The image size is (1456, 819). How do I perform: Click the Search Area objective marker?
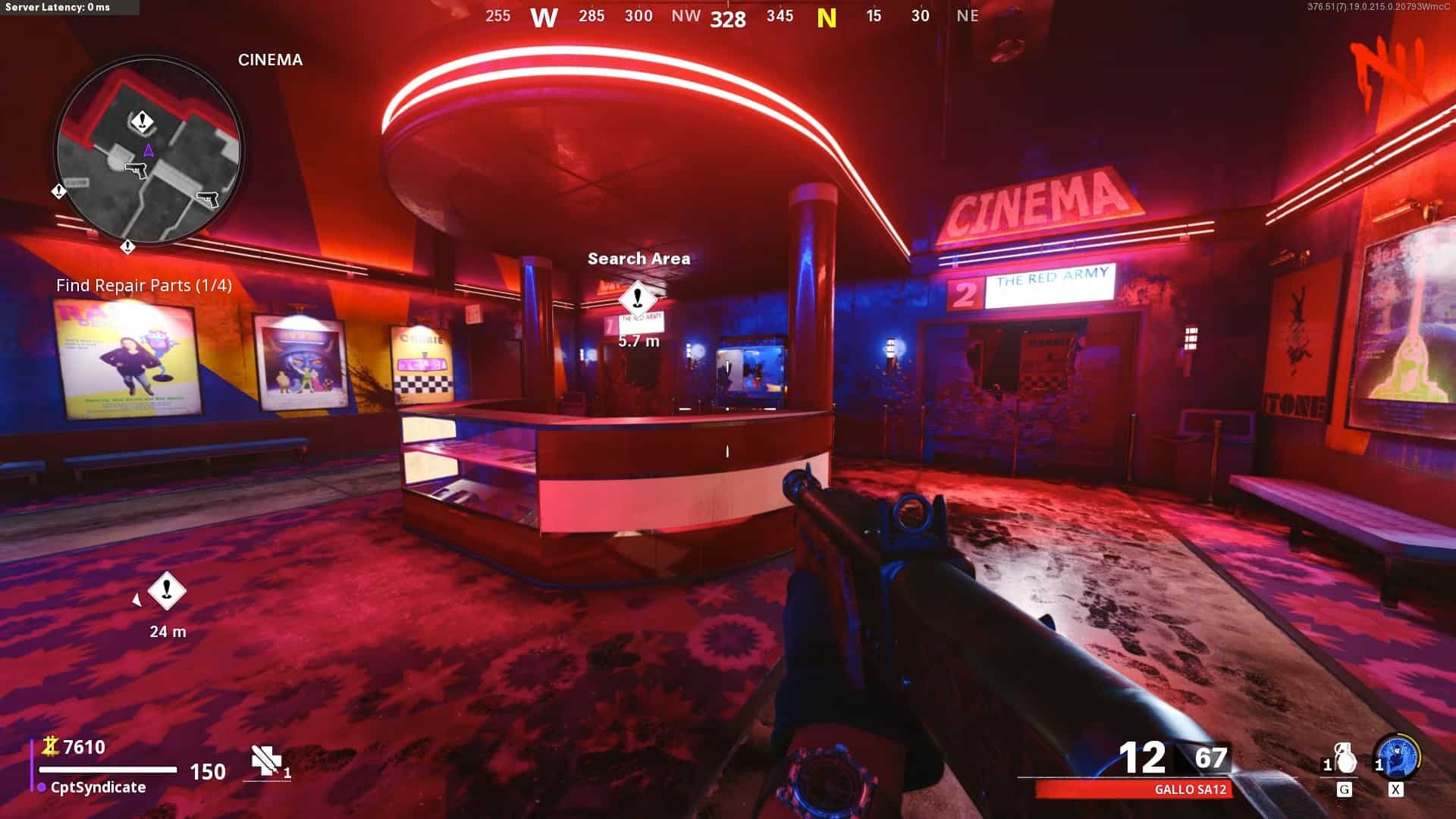point(638,297)
